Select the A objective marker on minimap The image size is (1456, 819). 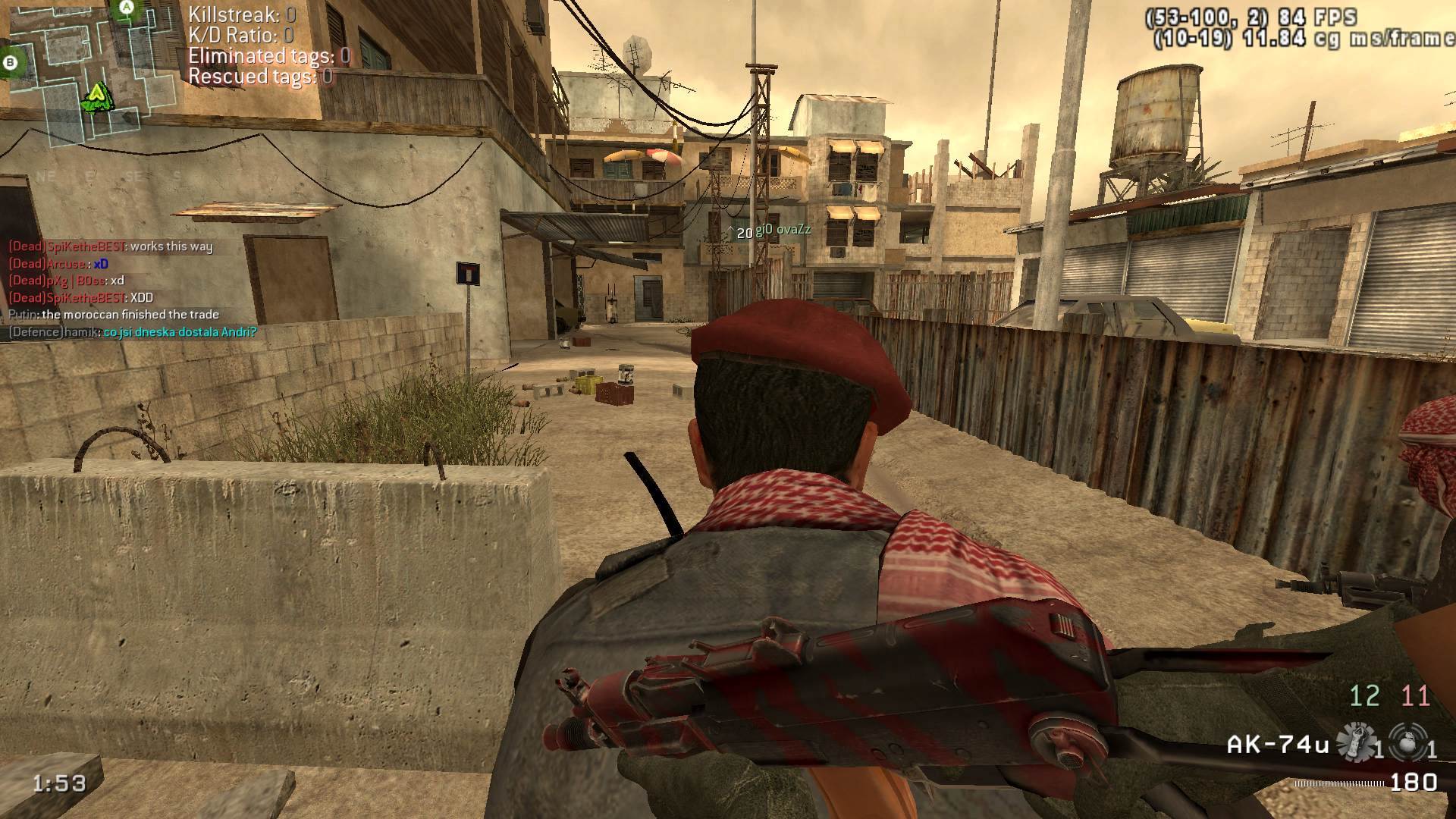[x=127, y=8]
